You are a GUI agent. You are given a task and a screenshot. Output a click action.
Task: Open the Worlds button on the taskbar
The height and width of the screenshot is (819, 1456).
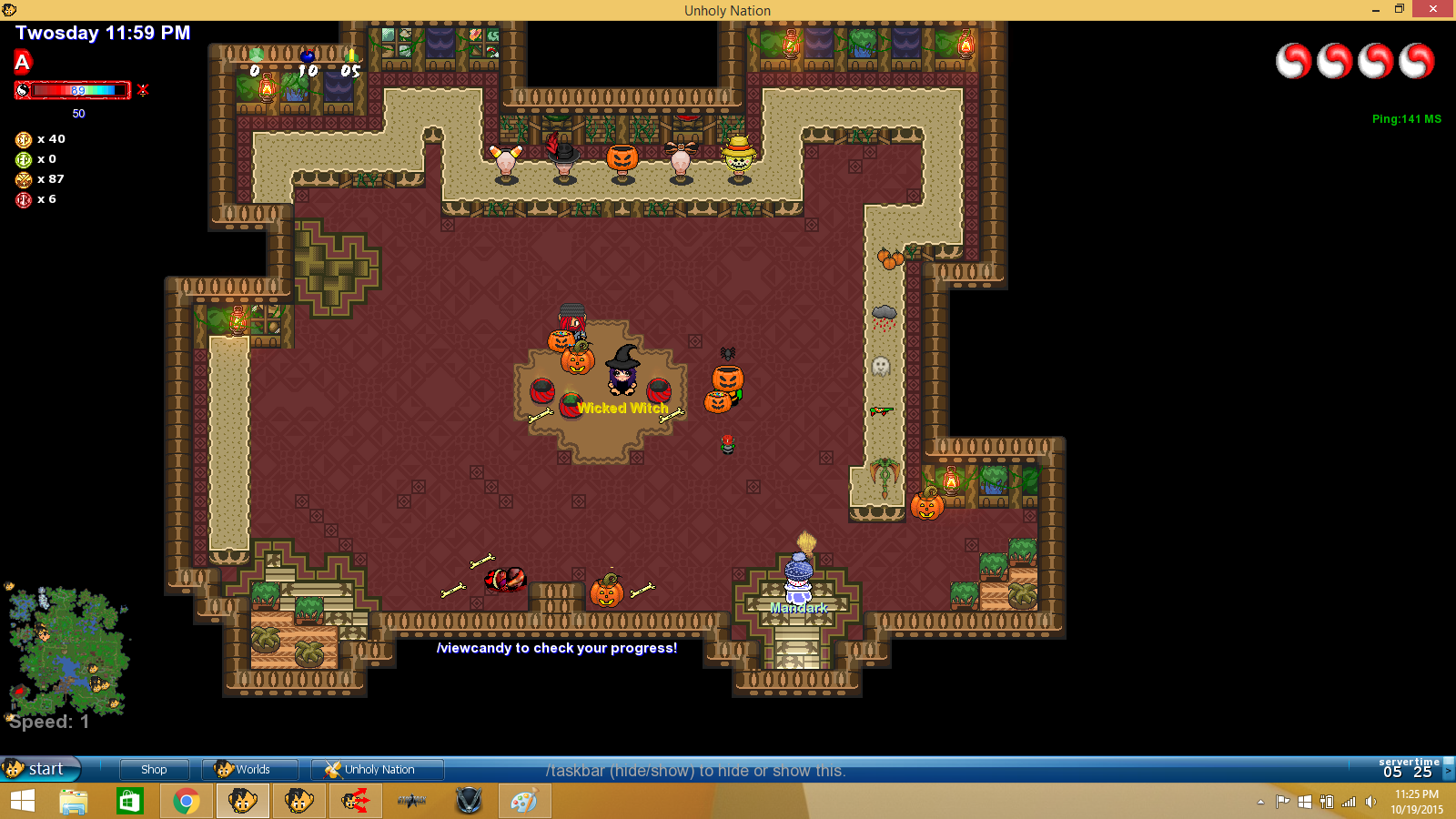tap(249, 769)
